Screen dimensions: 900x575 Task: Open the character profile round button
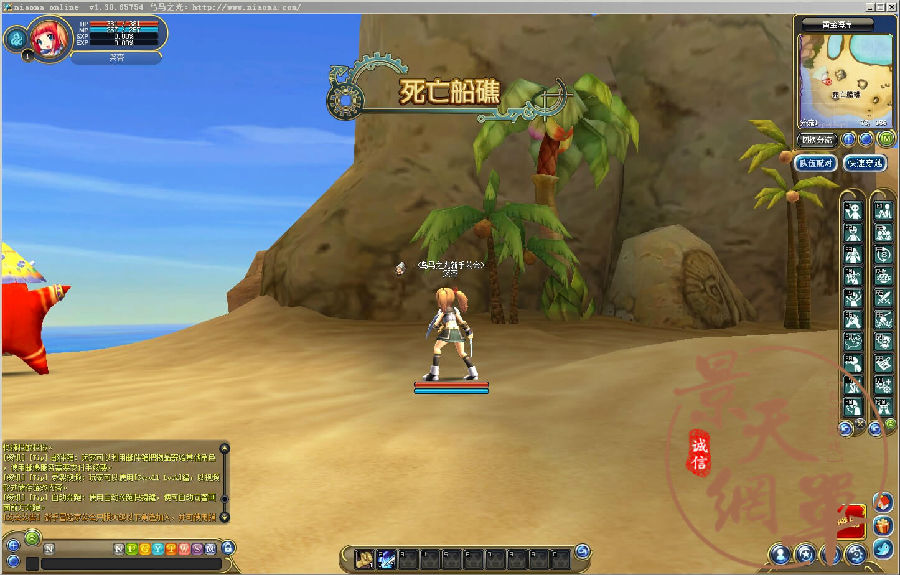[x=780, y=553]
